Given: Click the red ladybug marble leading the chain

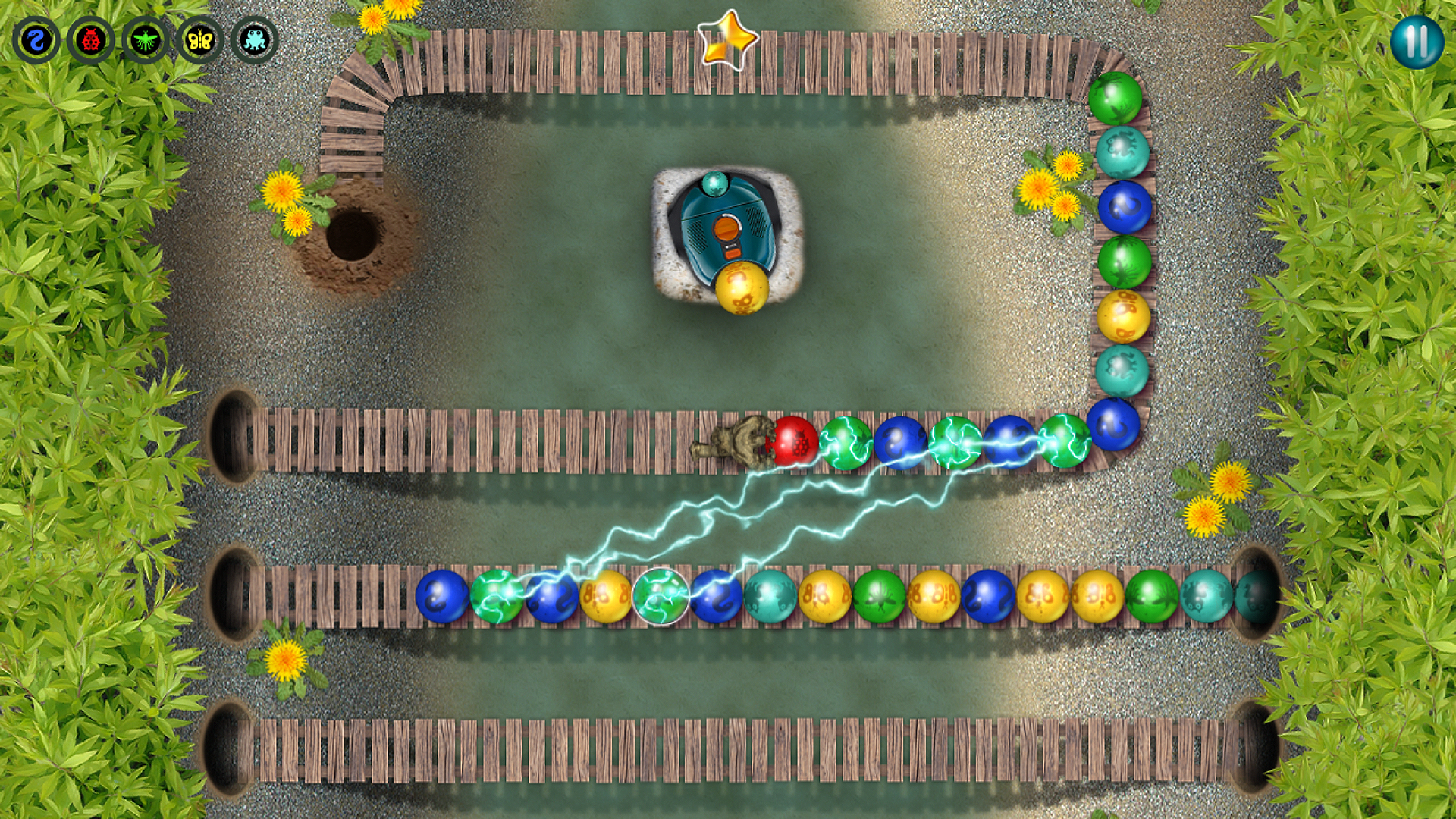Looking at the screenshot, I should [795, 442].
